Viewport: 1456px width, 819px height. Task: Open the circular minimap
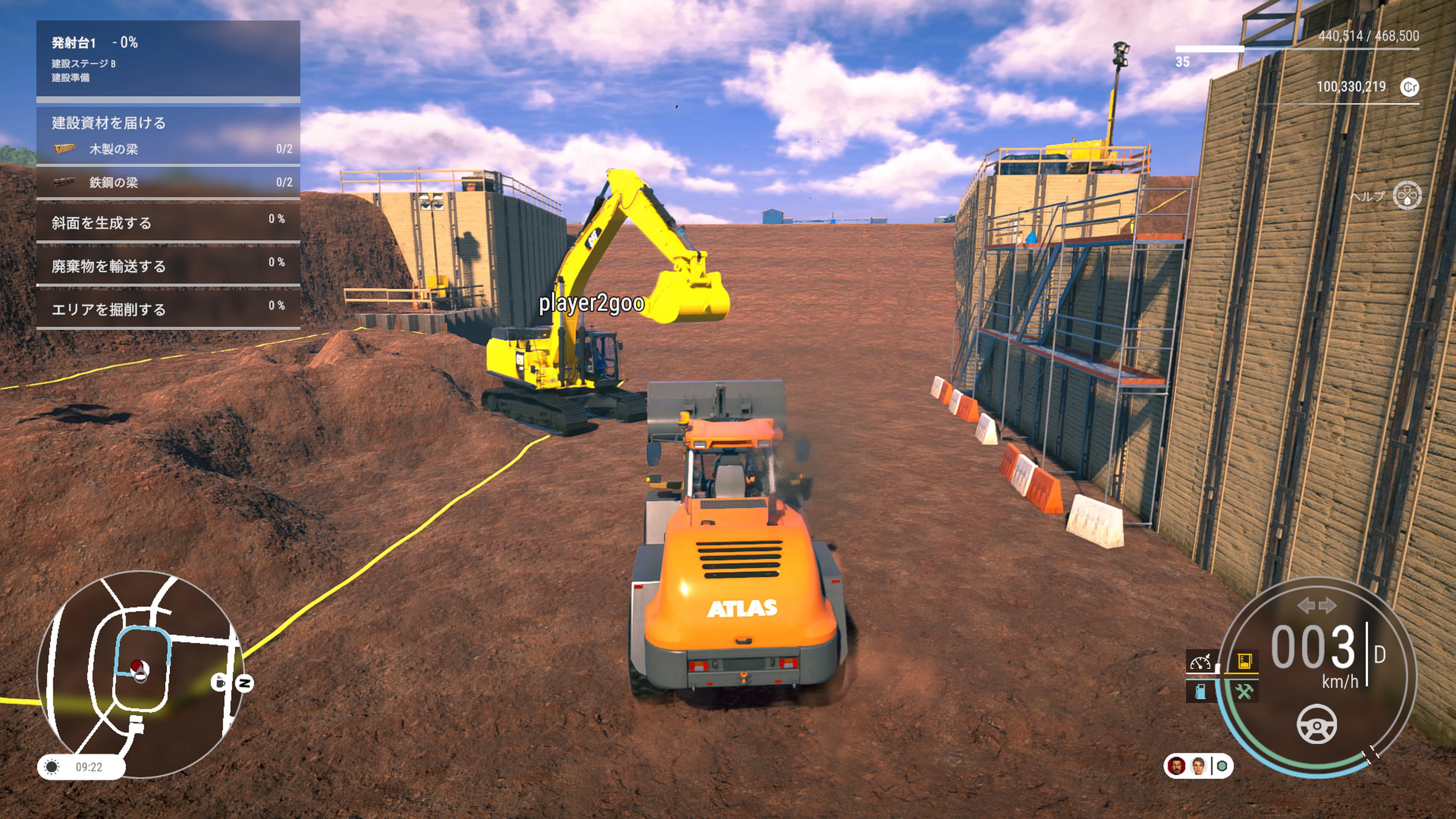click(x=140, y=673)
